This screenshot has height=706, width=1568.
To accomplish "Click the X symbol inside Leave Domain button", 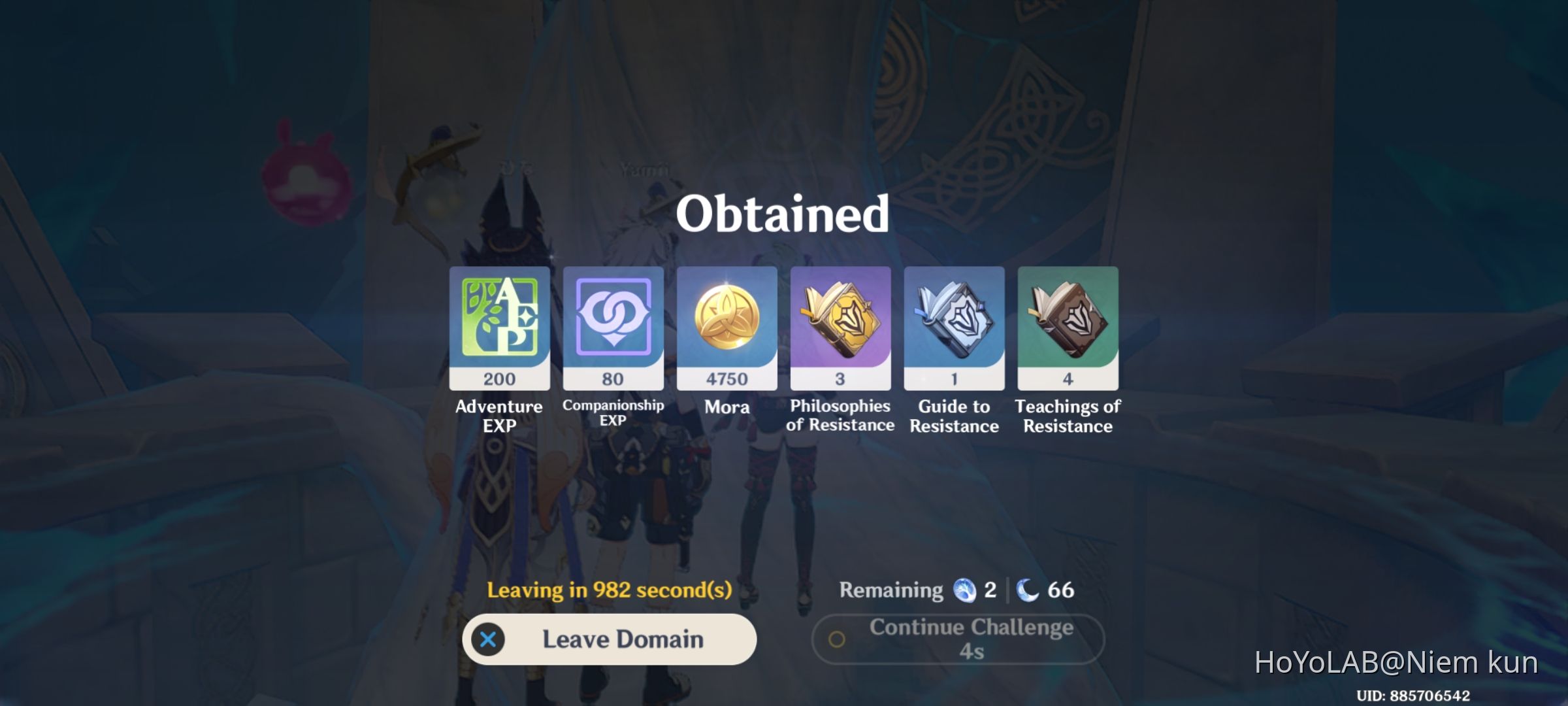I will 487,639.
